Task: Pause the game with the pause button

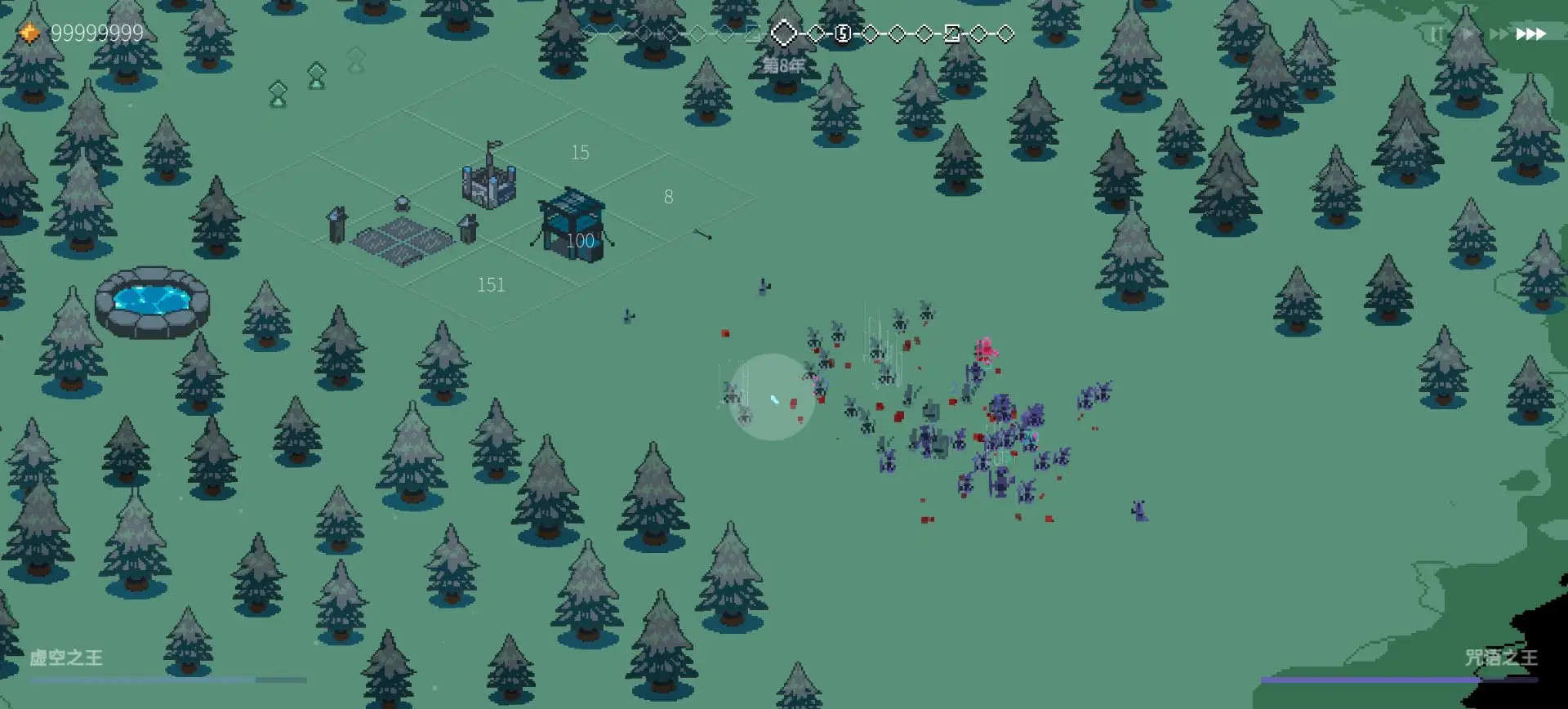Action: [x=1436, y=34]
